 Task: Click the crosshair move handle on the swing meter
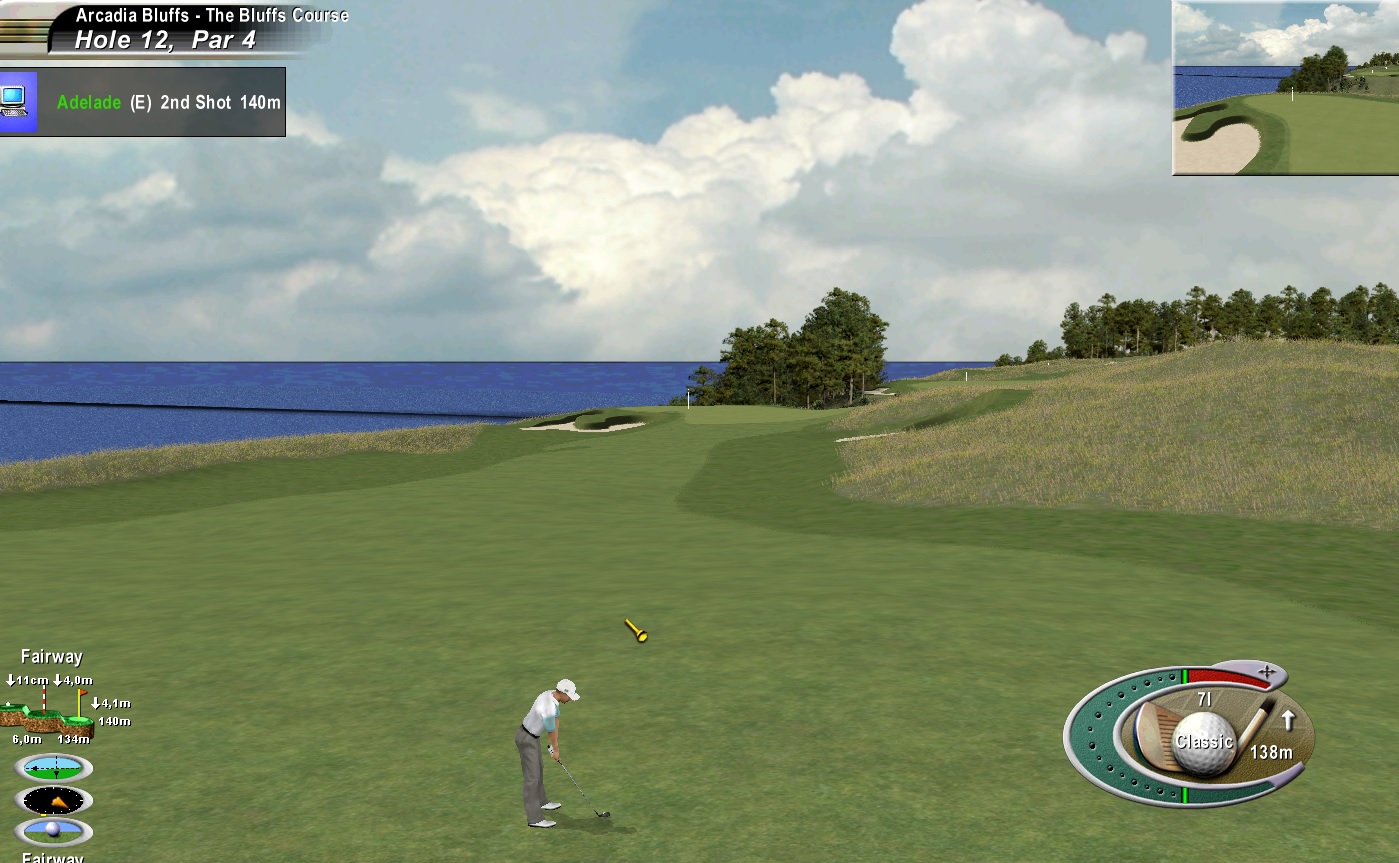1266,671
